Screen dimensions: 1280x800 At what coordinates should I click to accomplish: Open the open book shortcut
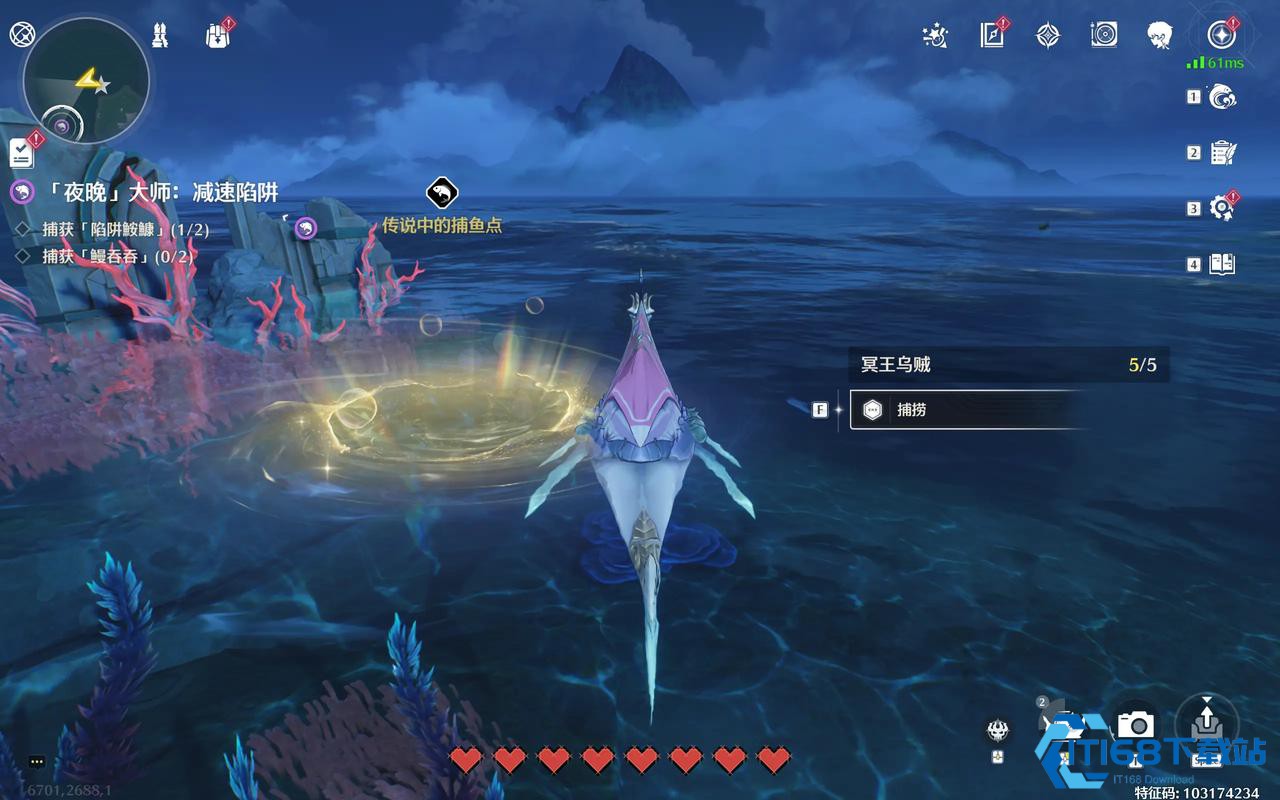point(1223,264)
